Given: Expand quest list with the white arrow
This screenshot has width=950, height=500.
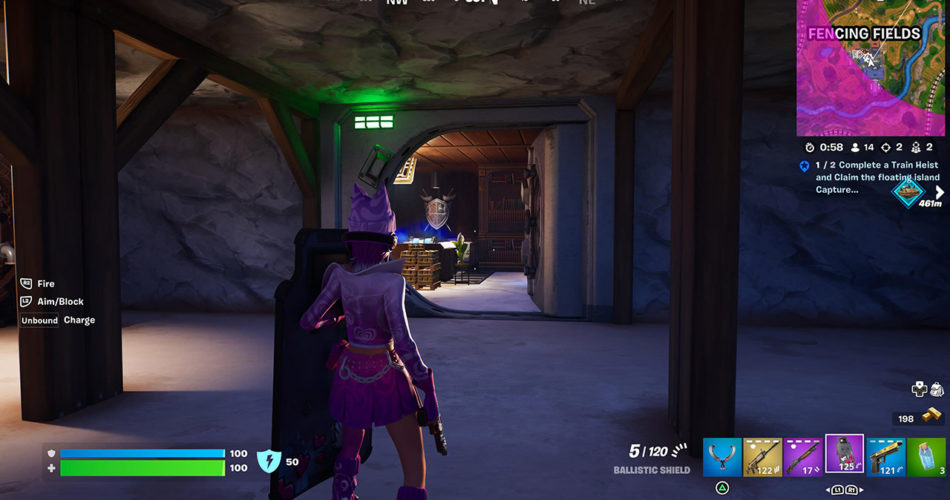Looking at the screenshot, I should click(939, 192).
